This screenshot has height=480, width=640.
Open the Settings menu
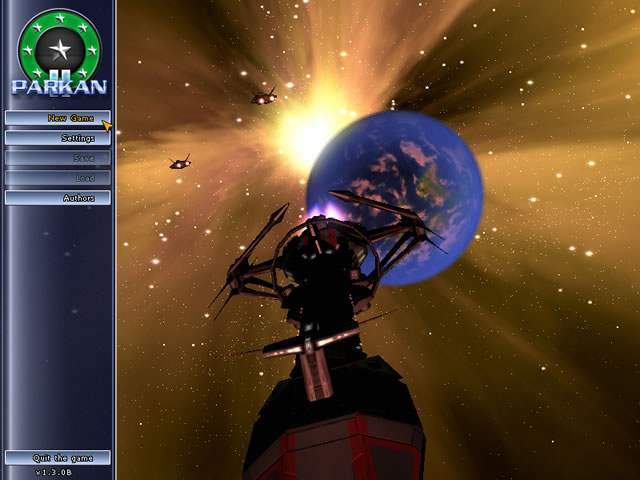[x=57, y=138]
